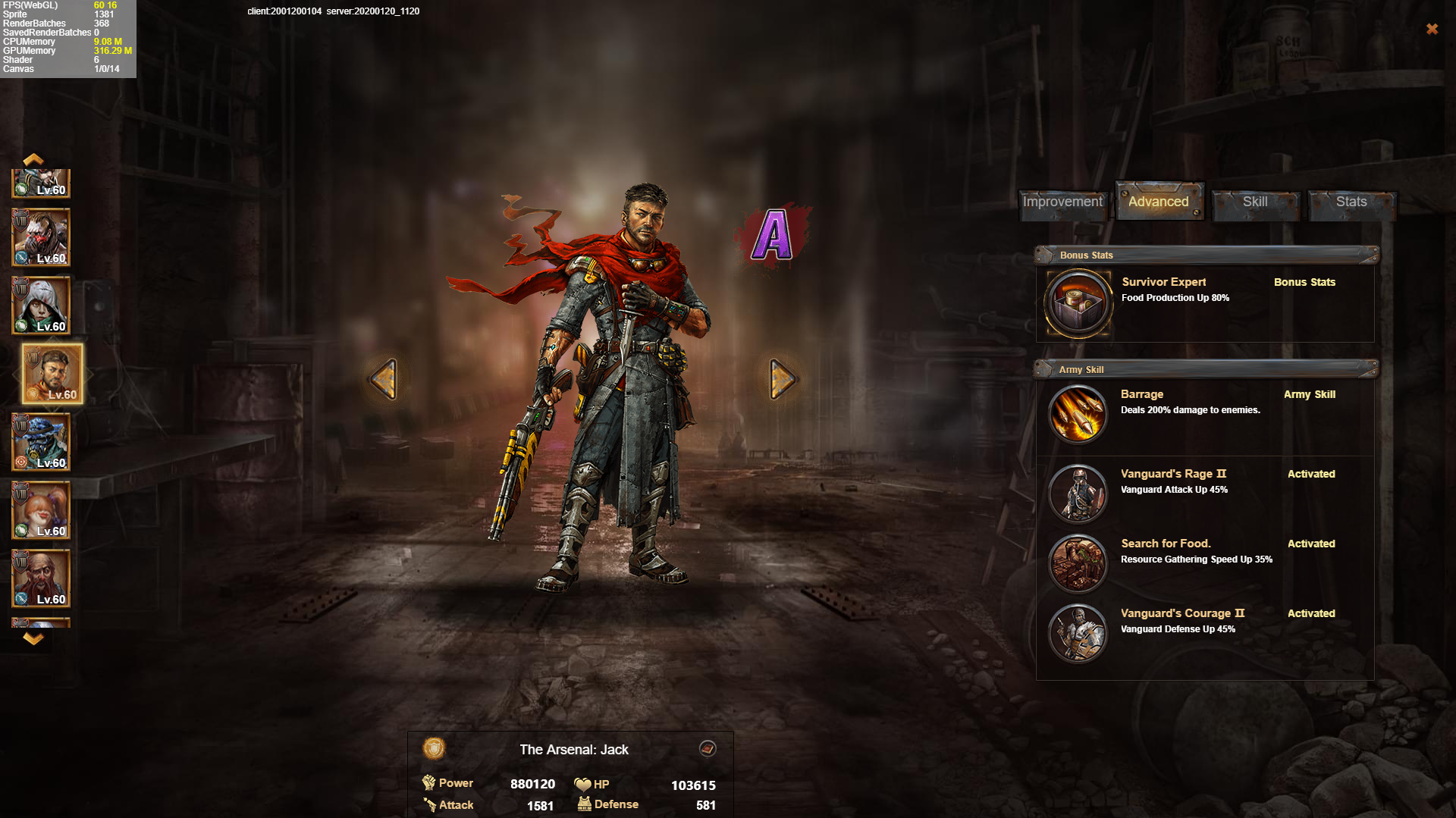This screenshot has width=1456, height=818.
Task: Click the bottom chevron under hero list
Action: coord(33,639)
